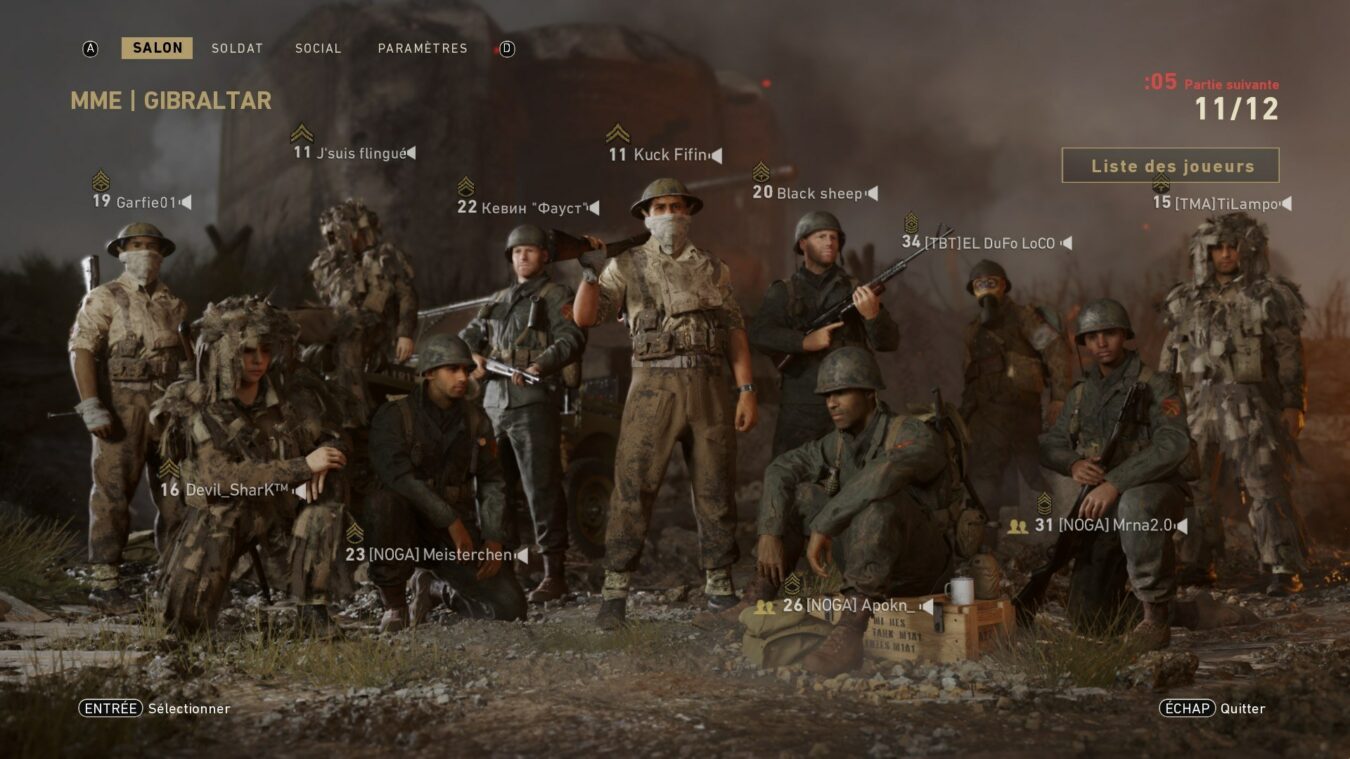Choose player Devil_SharK's name tag
Screen dimensions: 1350x759
point(237,490)
